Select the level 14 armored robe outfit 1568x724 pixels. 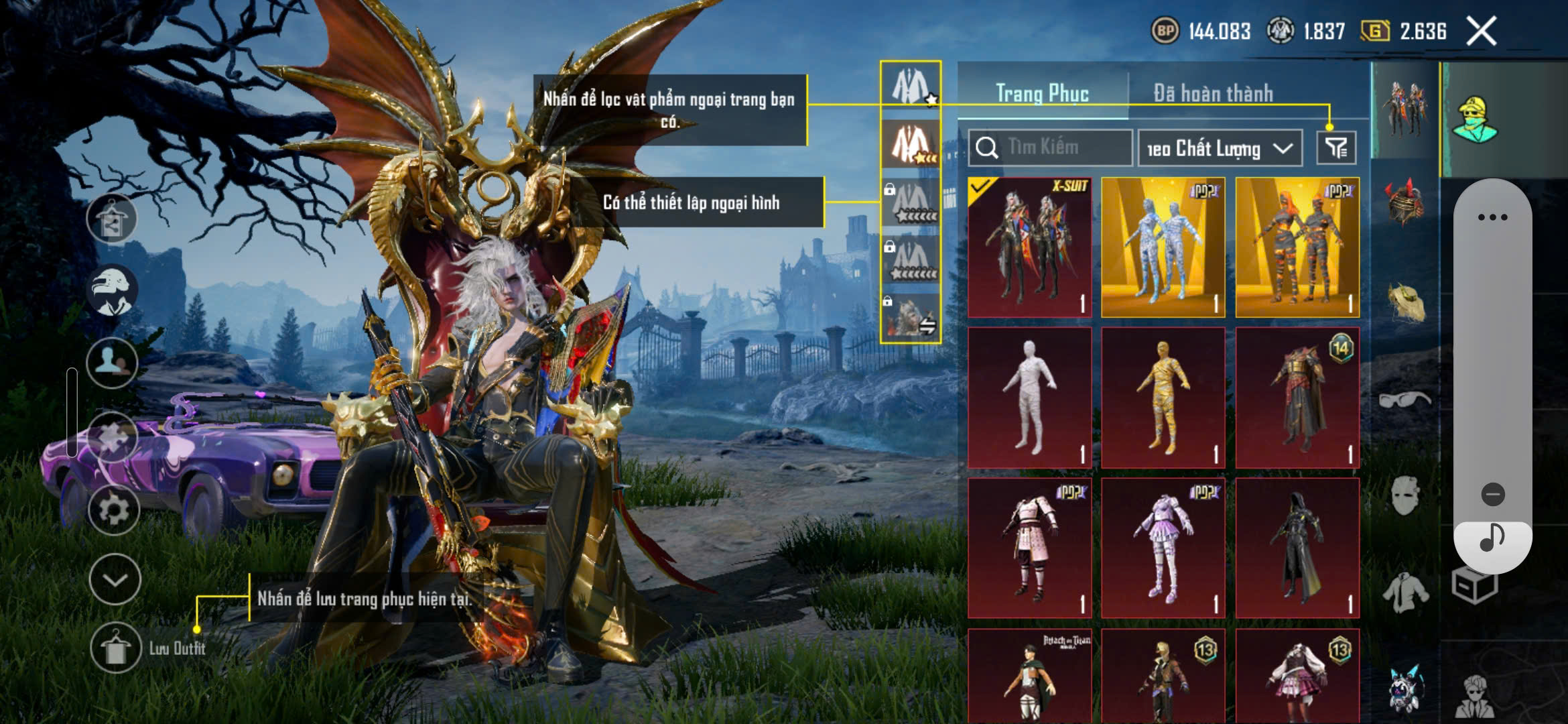1297,398
